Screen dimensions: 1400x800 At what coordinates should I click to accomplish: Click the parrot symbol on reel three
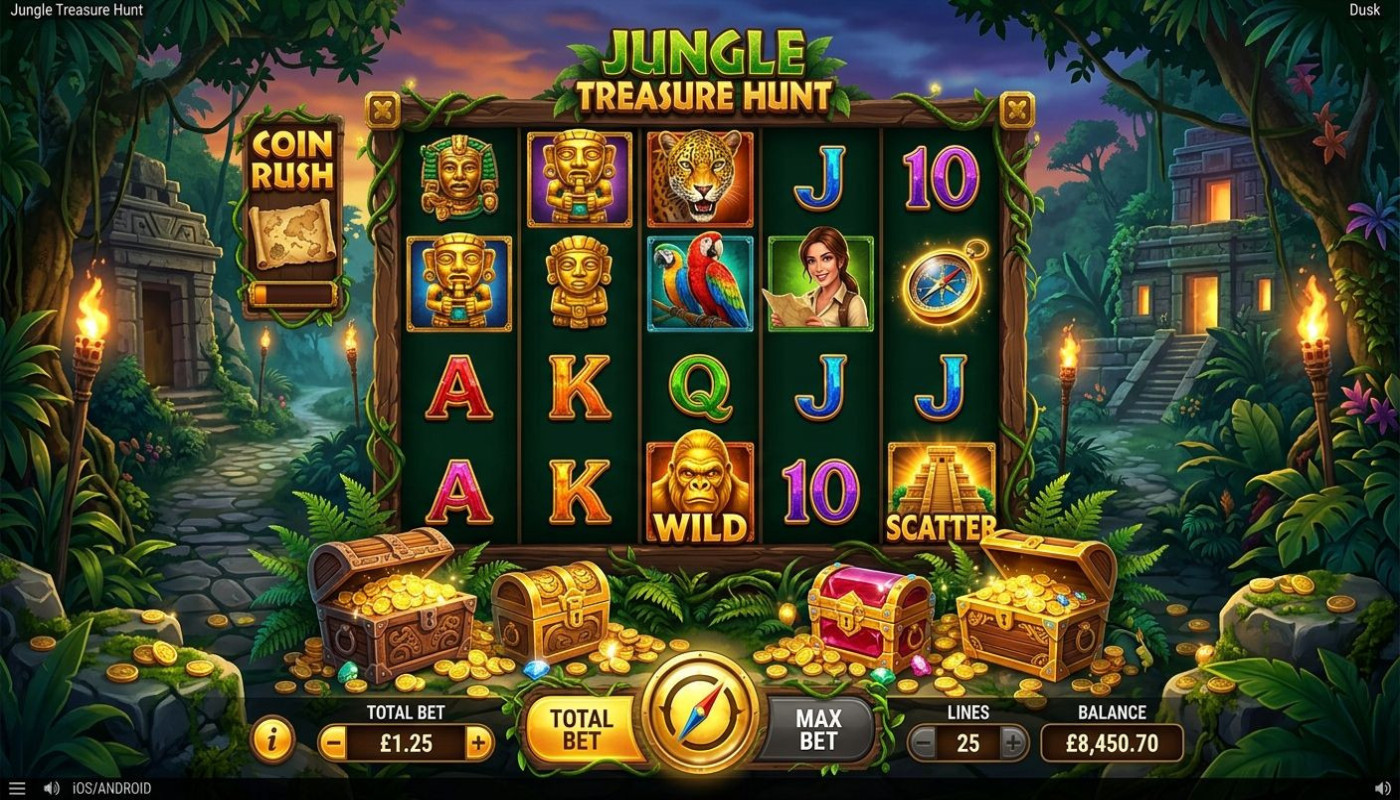click(x=700, y=283)
